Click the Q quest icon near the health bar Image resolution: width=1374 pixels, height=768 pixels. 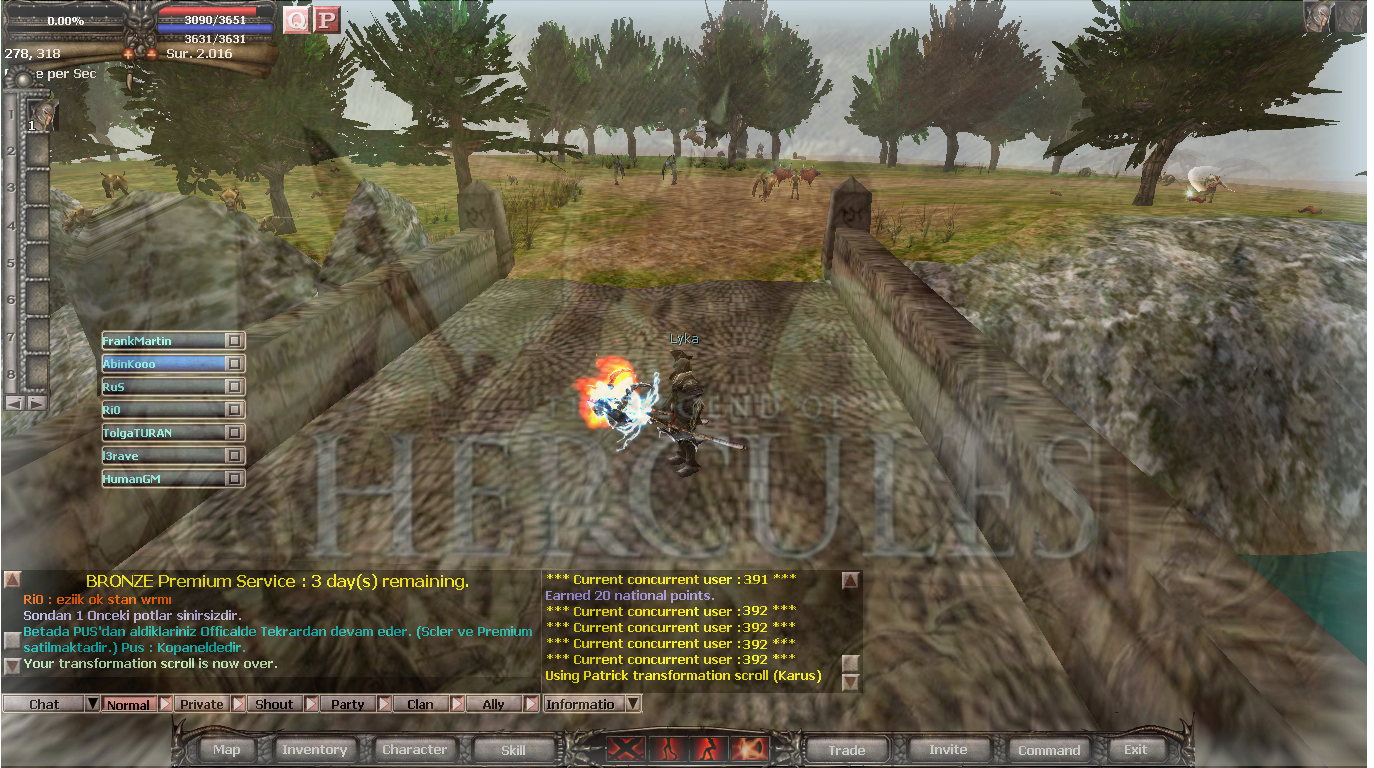point(295,20)
